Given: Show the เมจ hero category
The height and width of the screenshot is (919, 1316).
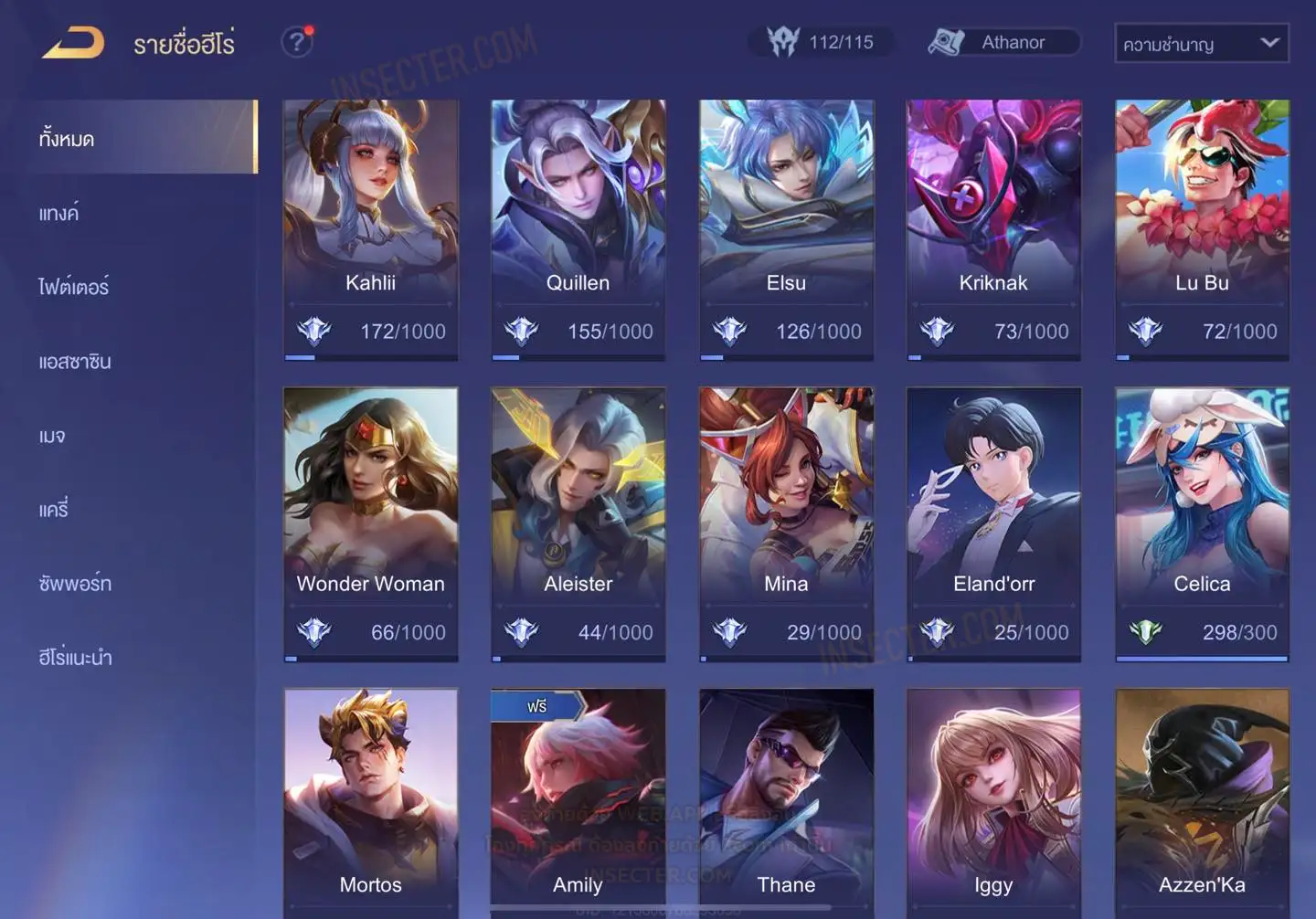Looking at the screenshot, I should (52, 436).
